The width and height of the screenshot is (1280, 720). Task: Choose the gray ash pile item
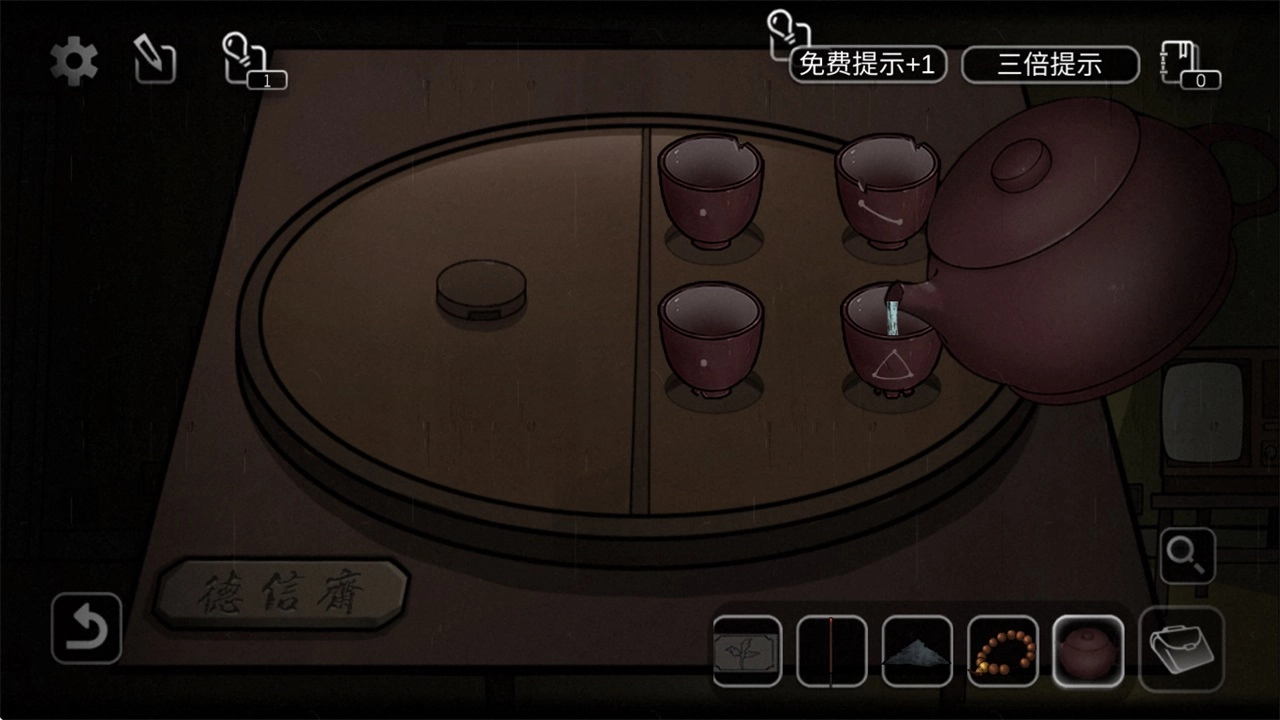pos(917,651)
